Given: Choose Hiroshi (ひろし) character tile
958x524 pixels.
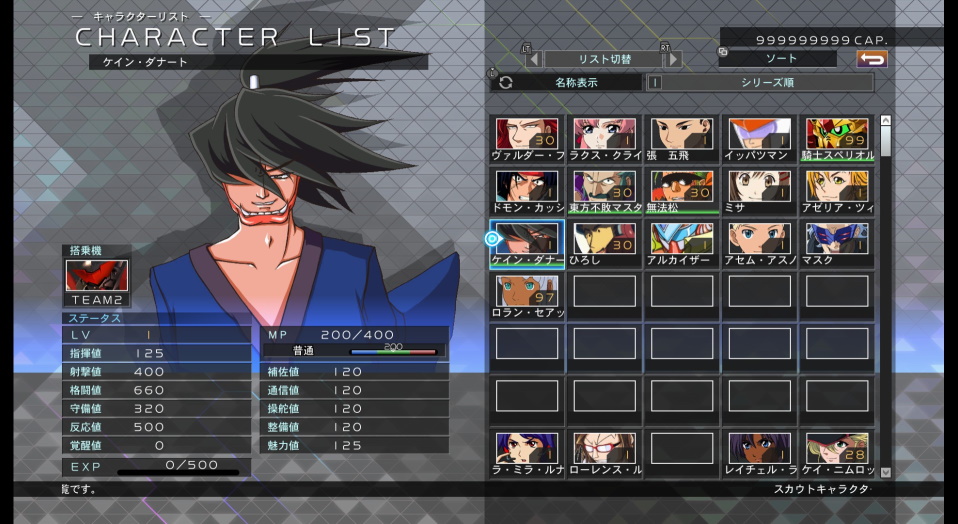Looking at the screenshot, I should pyautogui.click(x=604, y=243).
